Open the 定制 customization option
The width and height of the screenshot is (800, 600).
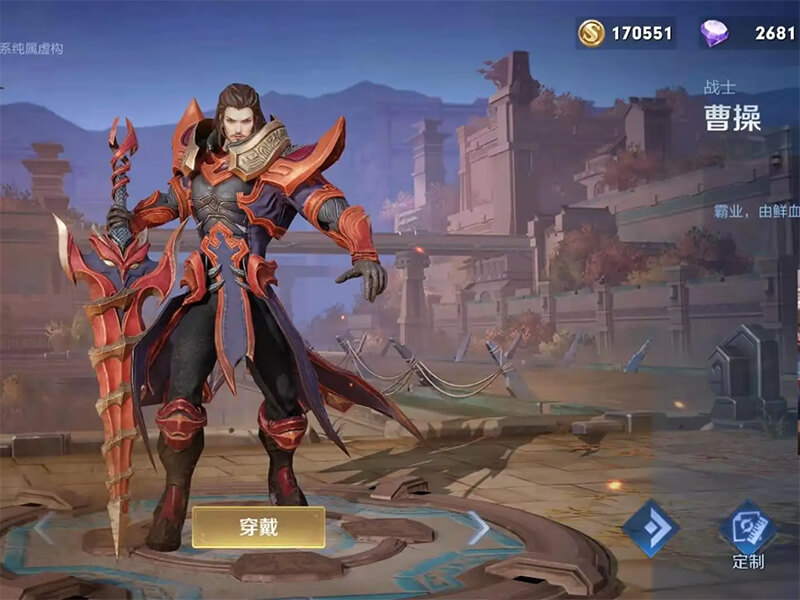coord(748,533)
